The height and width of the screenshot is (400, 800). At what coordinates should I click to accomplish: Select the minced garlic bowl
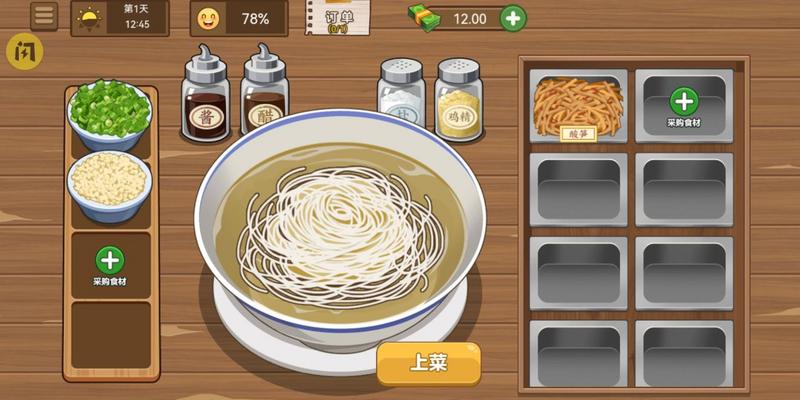109,182
